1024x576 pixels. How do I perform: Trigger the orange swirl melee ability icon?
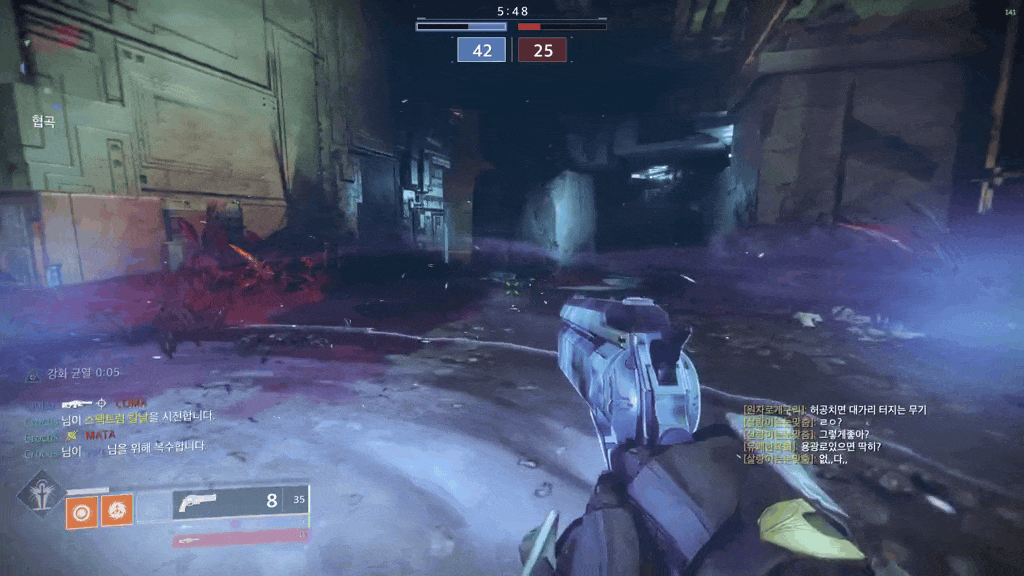(x=116, y=511)
